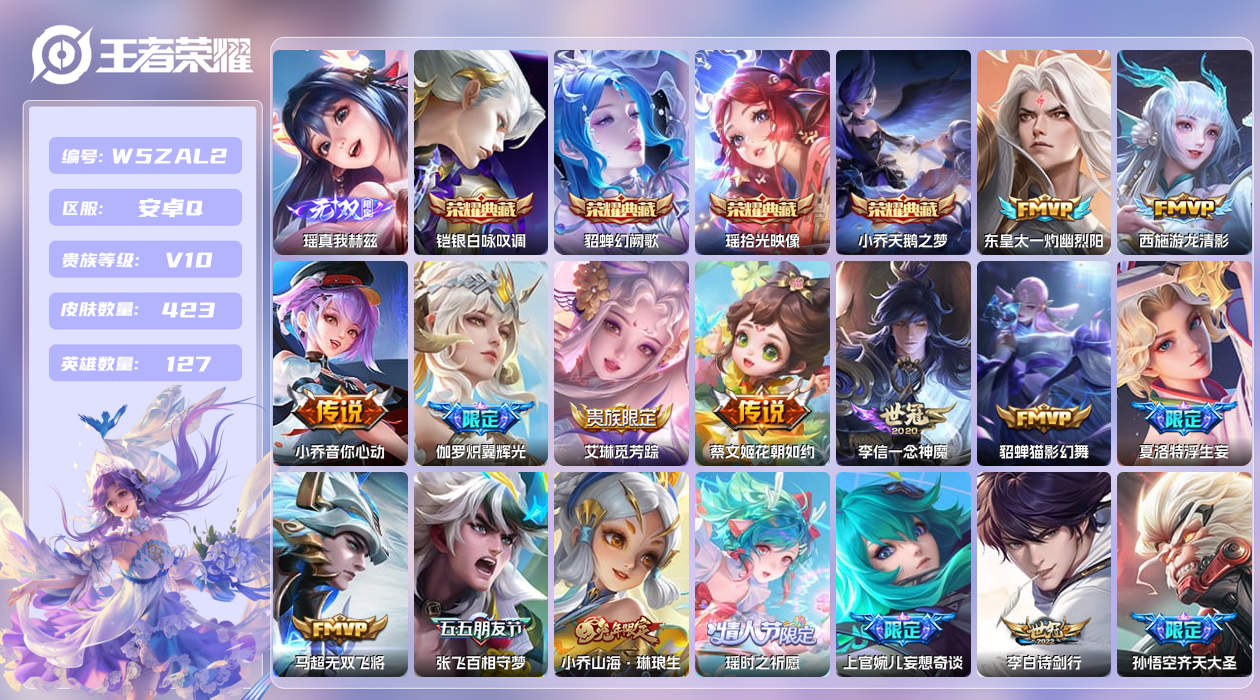This screenshot has width=1260, height=700.
Task: Click the 瑶拾光映像 skin card
Action: tap(762, 152)
